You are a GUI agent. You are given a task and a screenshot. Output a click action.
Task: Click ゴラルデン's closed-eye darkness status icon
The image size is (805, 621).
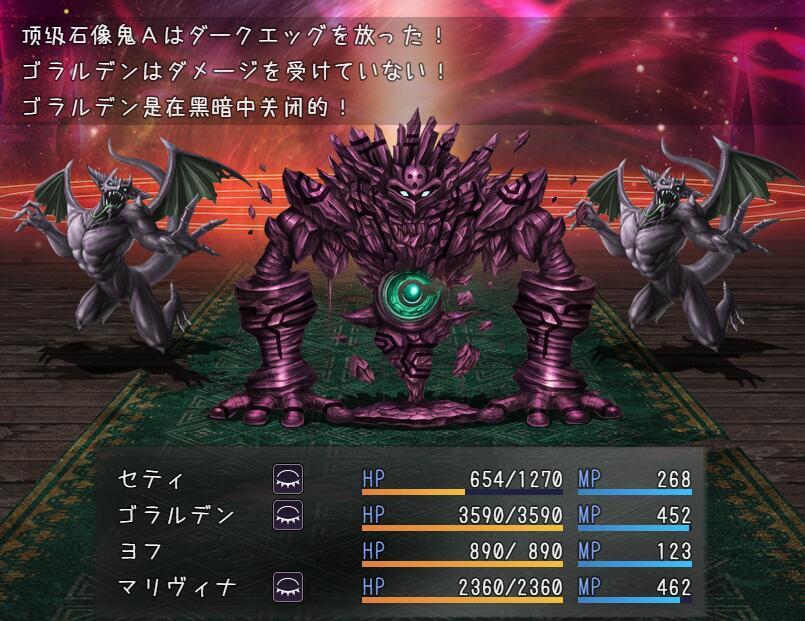point(288,516)
